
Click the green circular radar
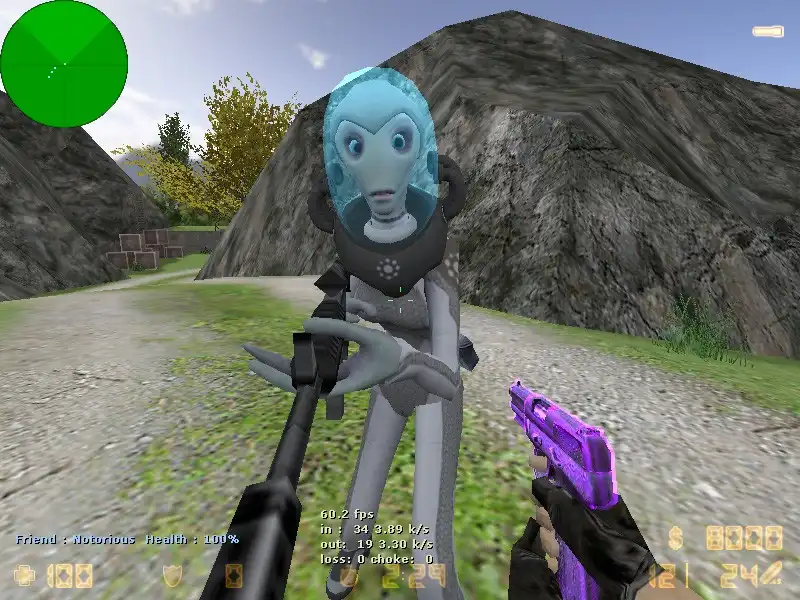[x=64, y=64]
